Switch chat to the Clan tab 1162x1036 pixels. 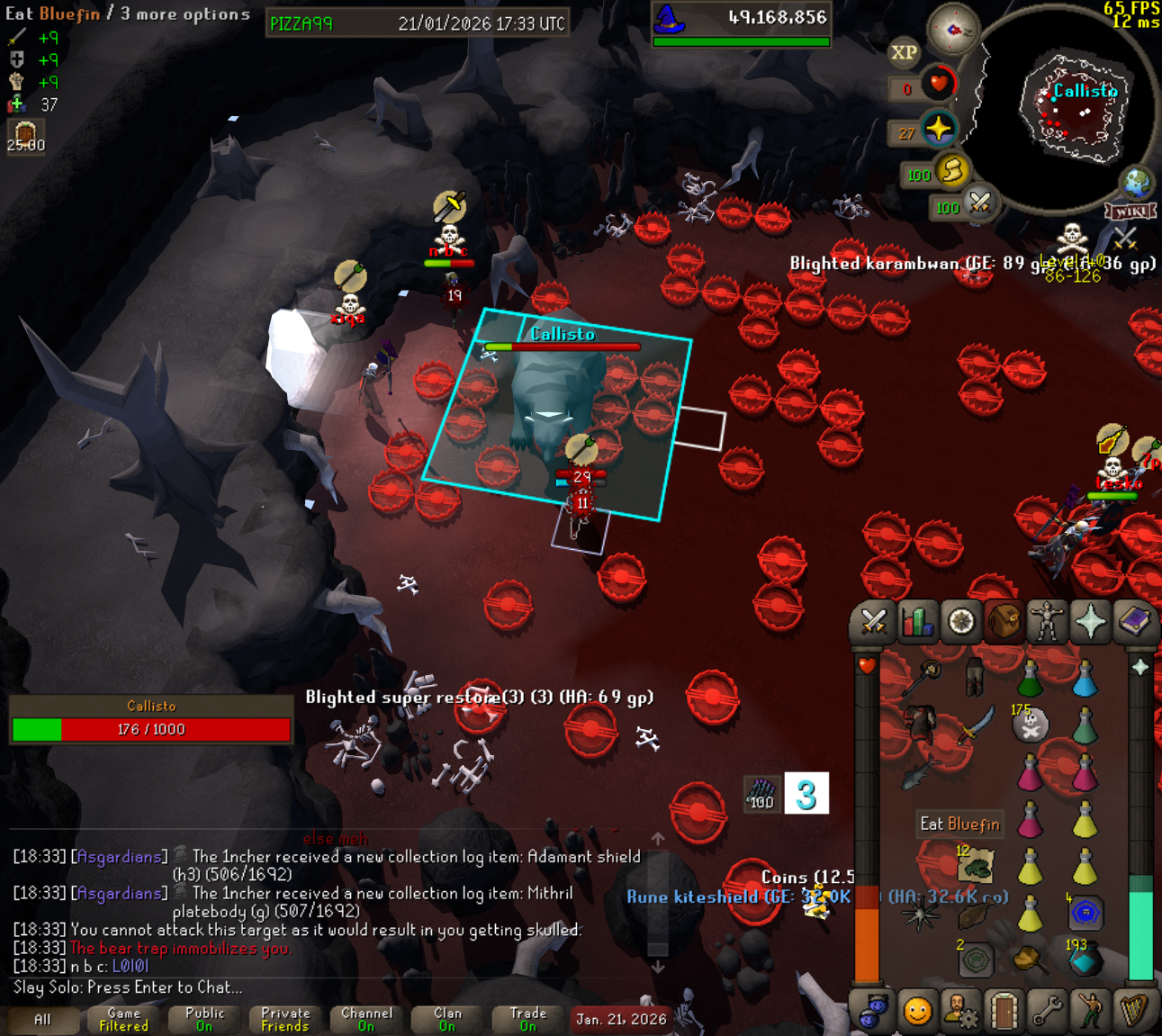click(x=447, y=1020)
